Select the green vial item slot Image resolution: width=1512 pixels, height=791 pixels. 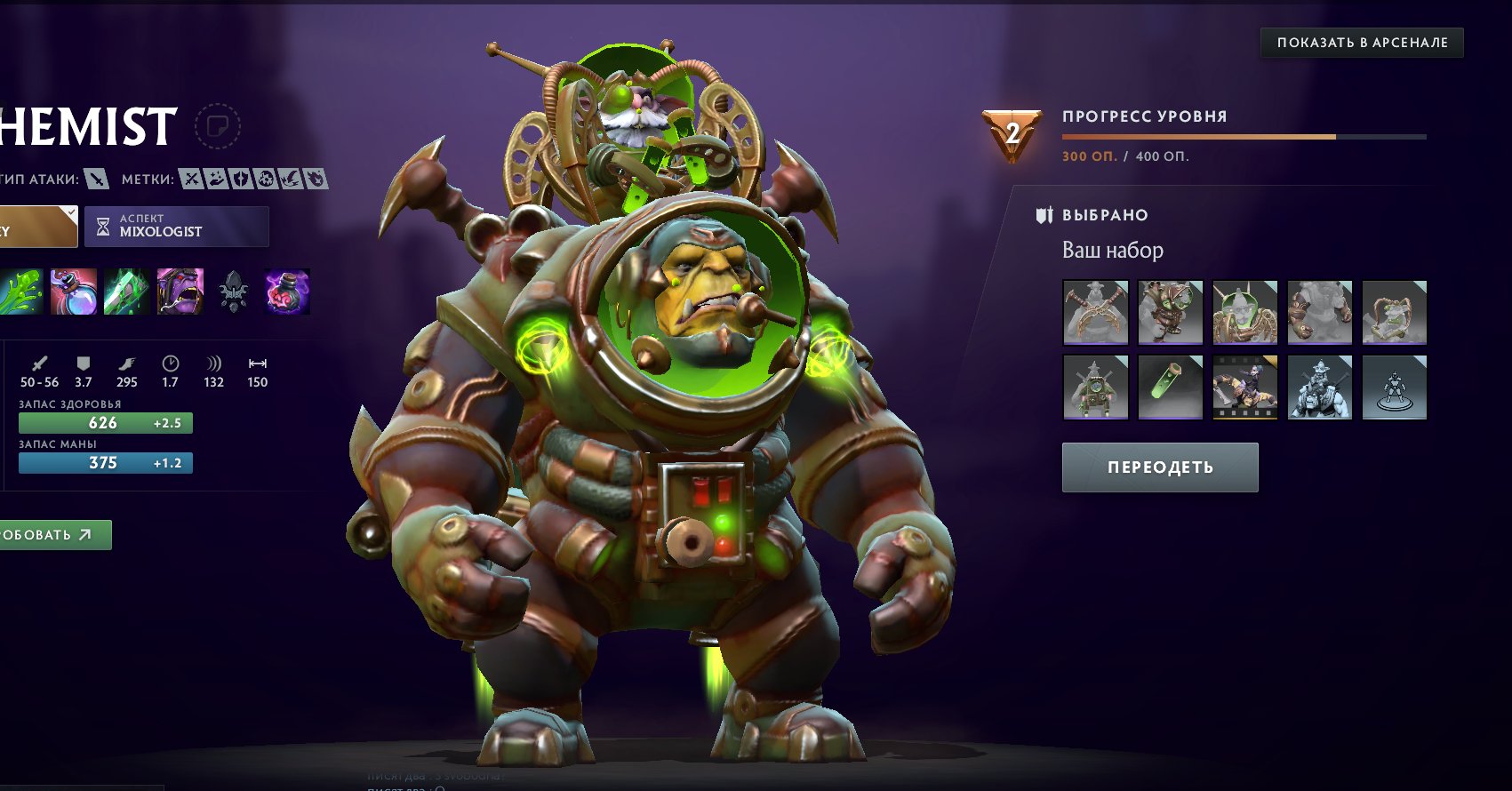tap(1171, 388)
